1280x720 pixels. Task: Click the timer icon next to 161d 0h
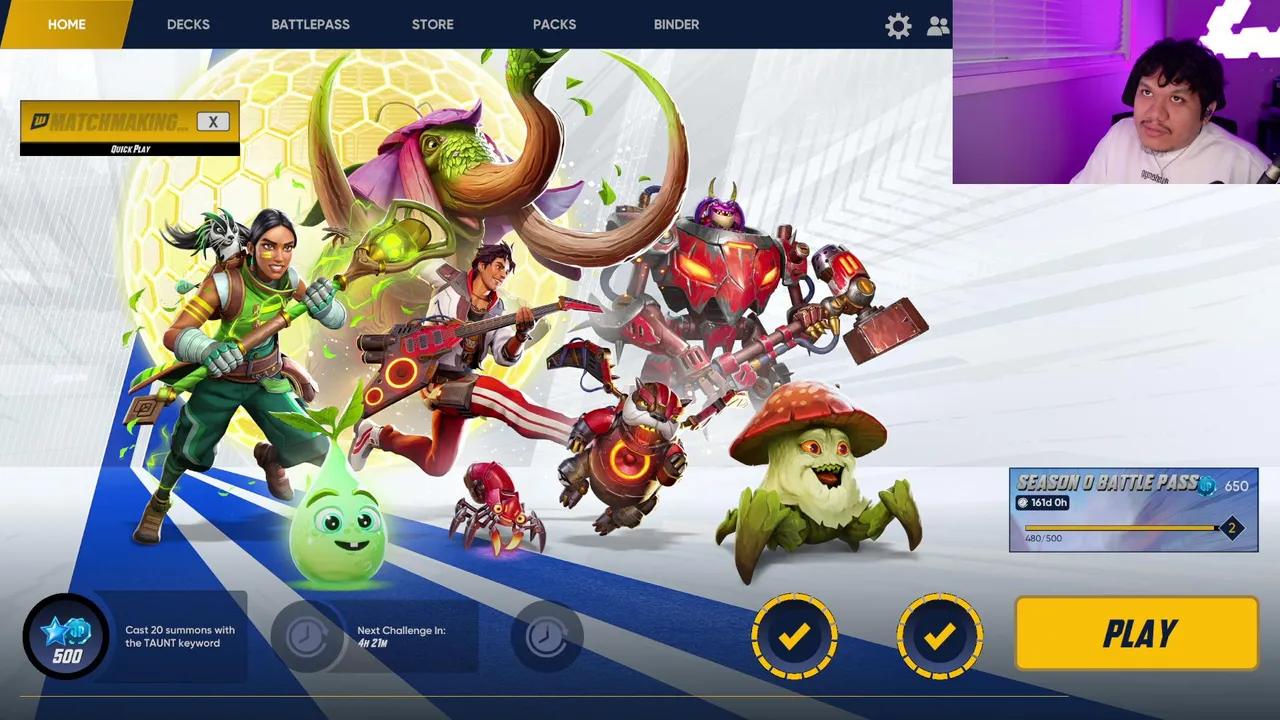pos(1025,503)
